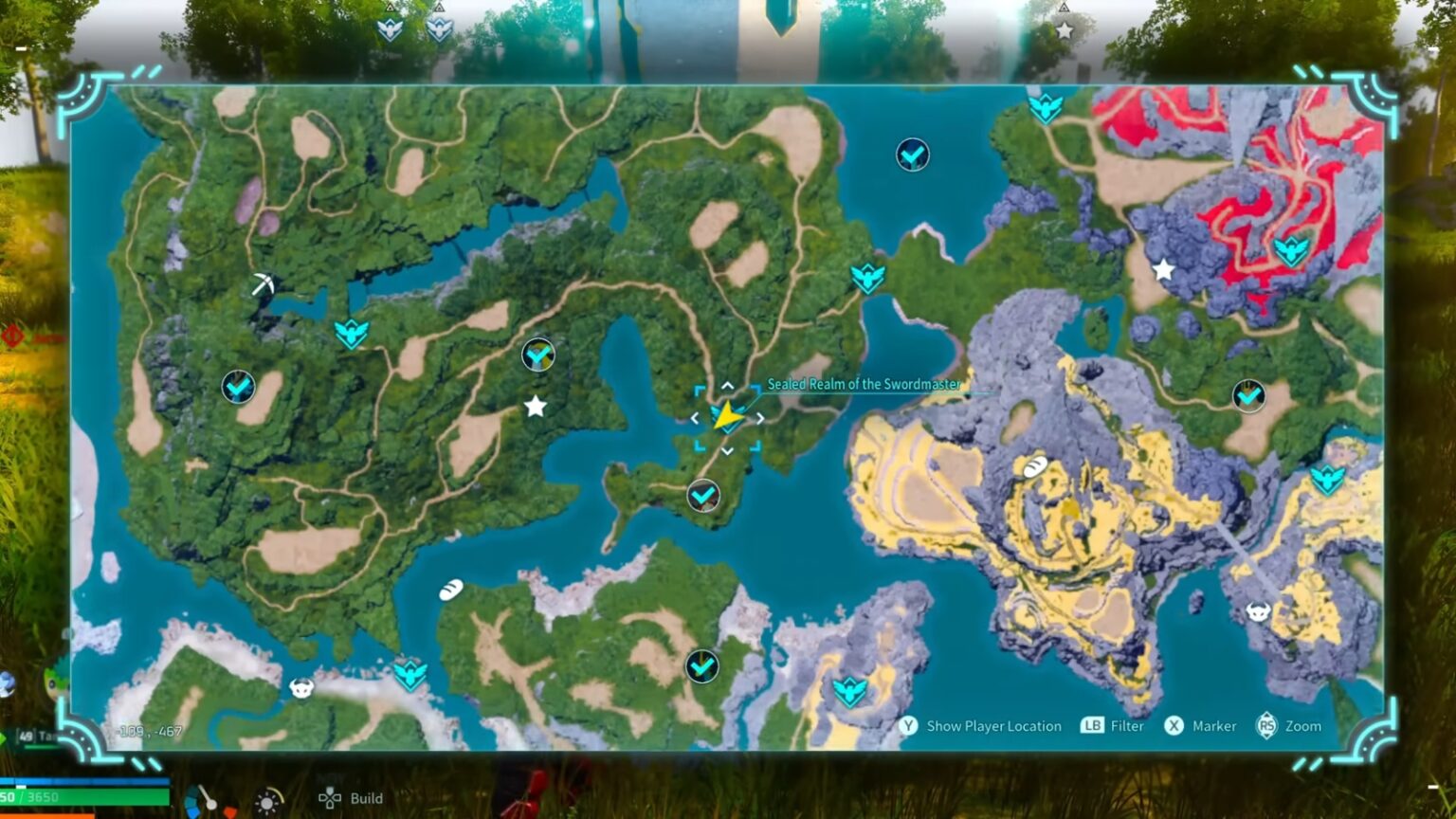Select the white star marker in the green forest
The height and width of the screenshot is (819, 1456).
click(536, 407)
